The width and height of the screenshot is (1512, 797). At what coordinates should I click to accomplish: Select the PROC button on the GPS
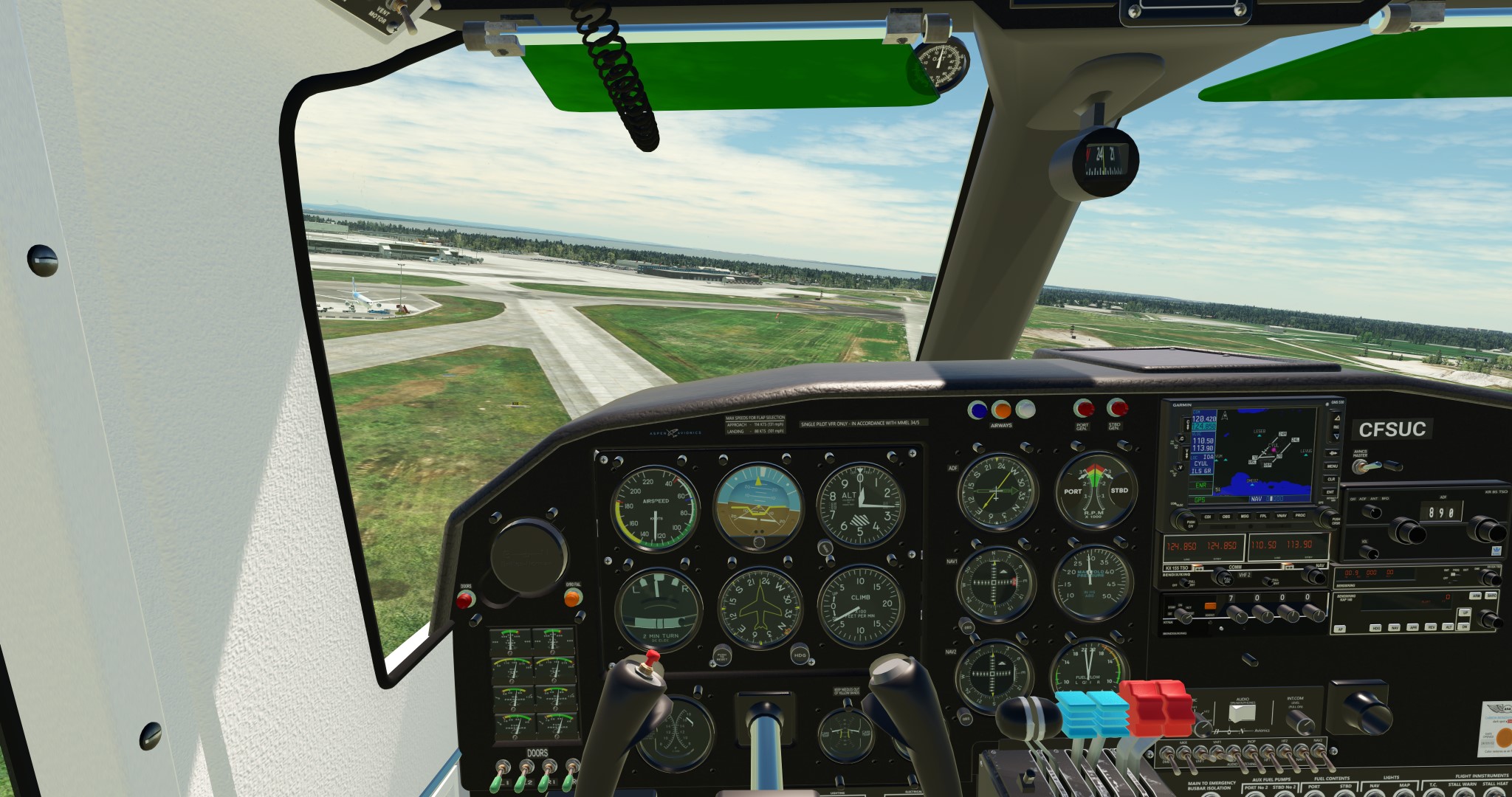[x=1300, y=516]
